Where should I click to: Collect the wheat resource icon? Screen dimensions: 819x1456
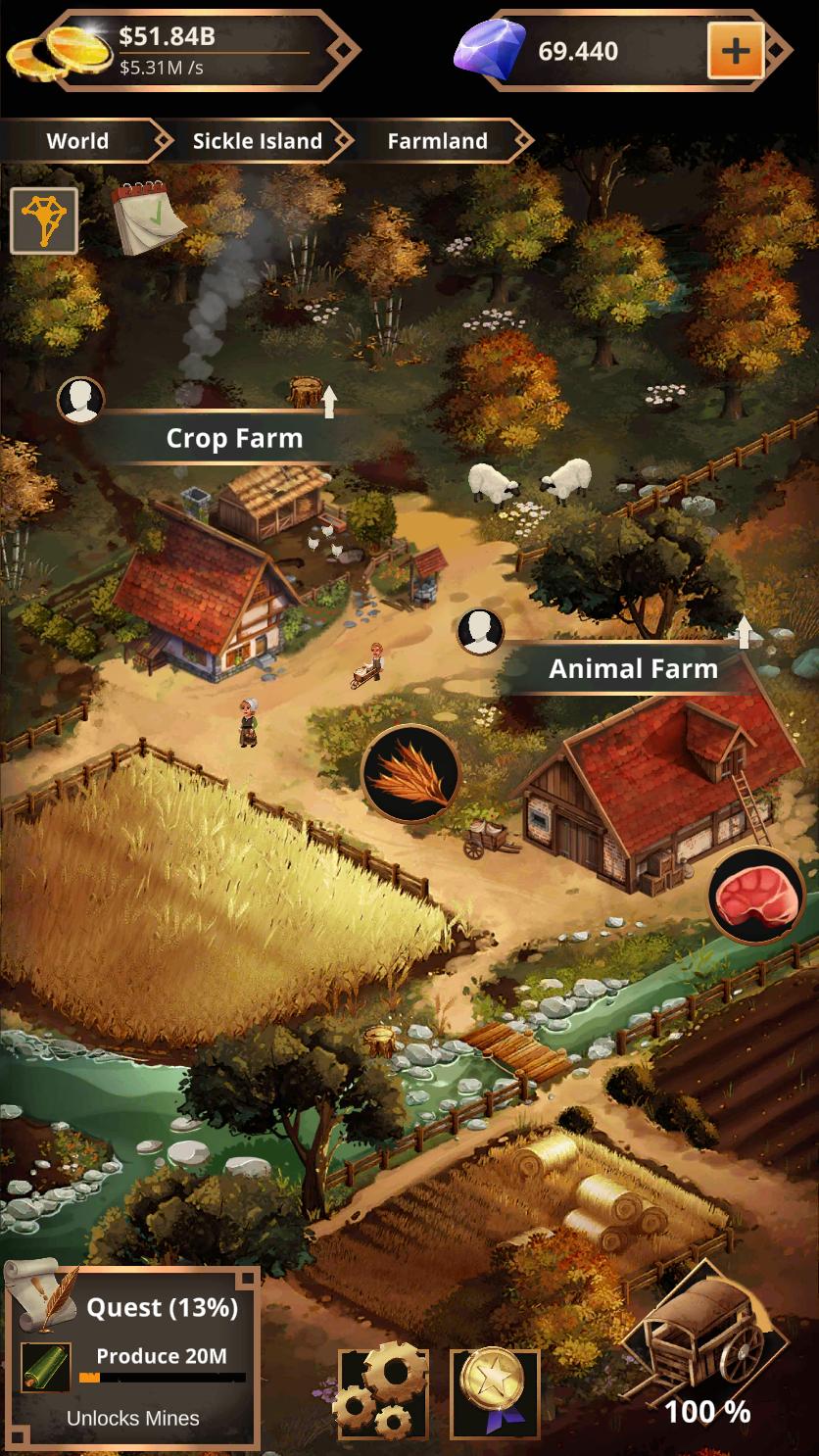click(x=410, y=774)
